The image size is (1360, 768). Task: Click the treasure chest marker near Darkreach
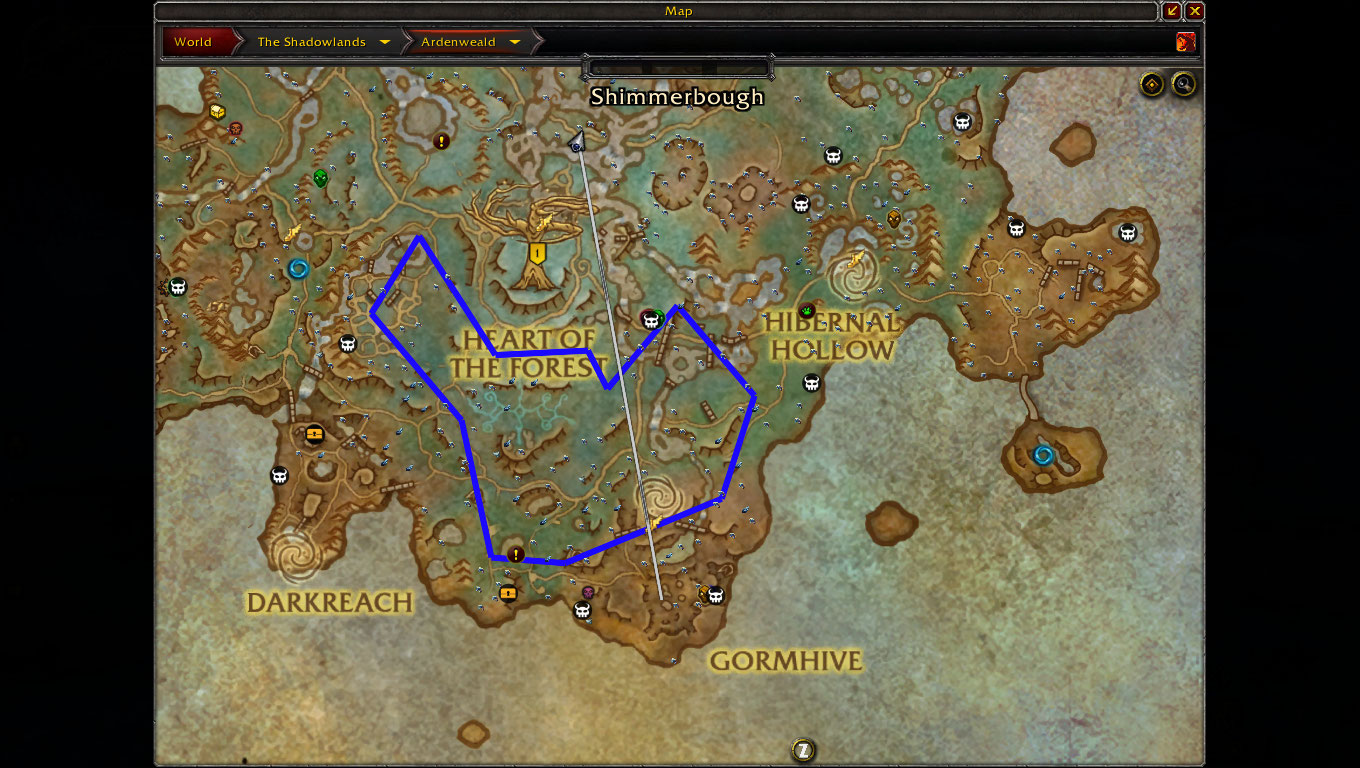click(x=315, y=434)
